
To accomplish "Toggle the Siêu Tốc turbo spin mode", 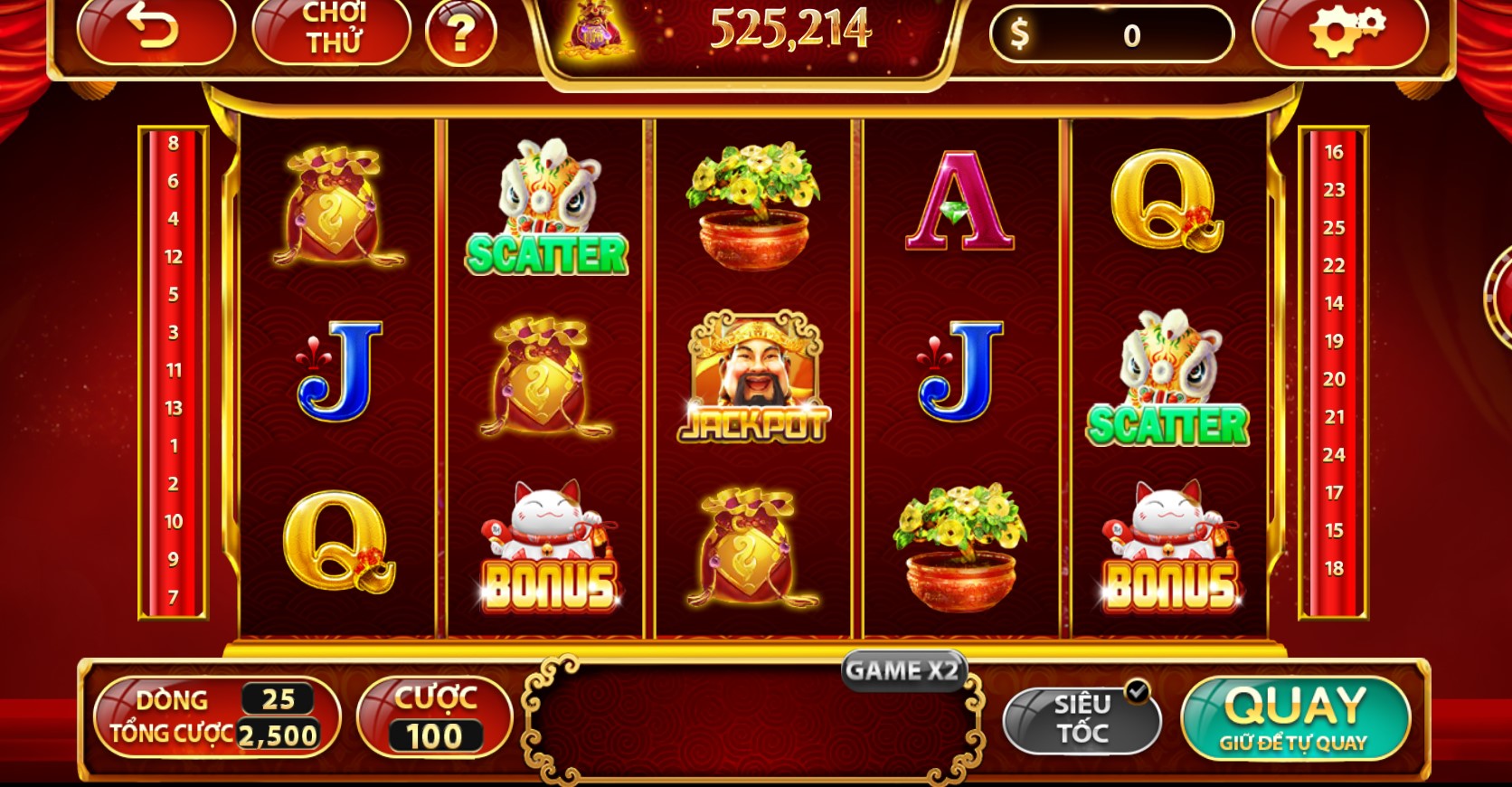I will 1082,717.
